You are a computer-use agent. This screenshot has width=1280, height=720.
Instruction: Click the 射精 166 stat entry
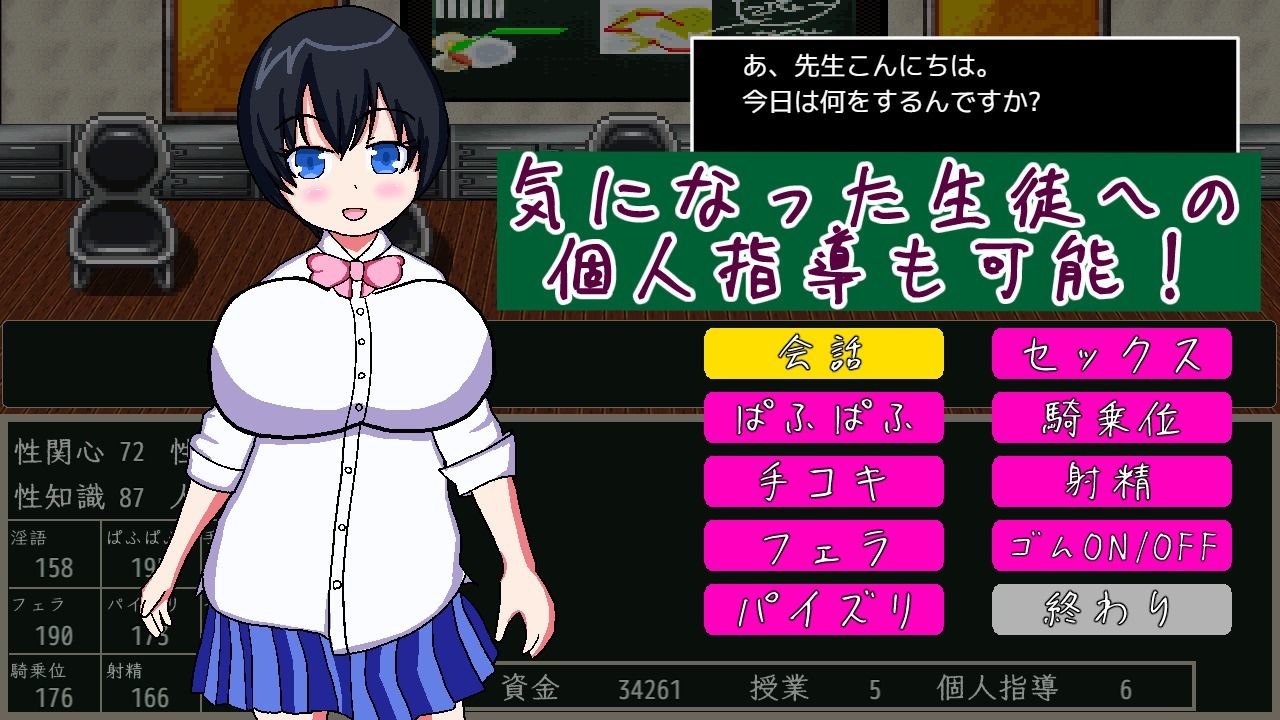tap(140, 680)
